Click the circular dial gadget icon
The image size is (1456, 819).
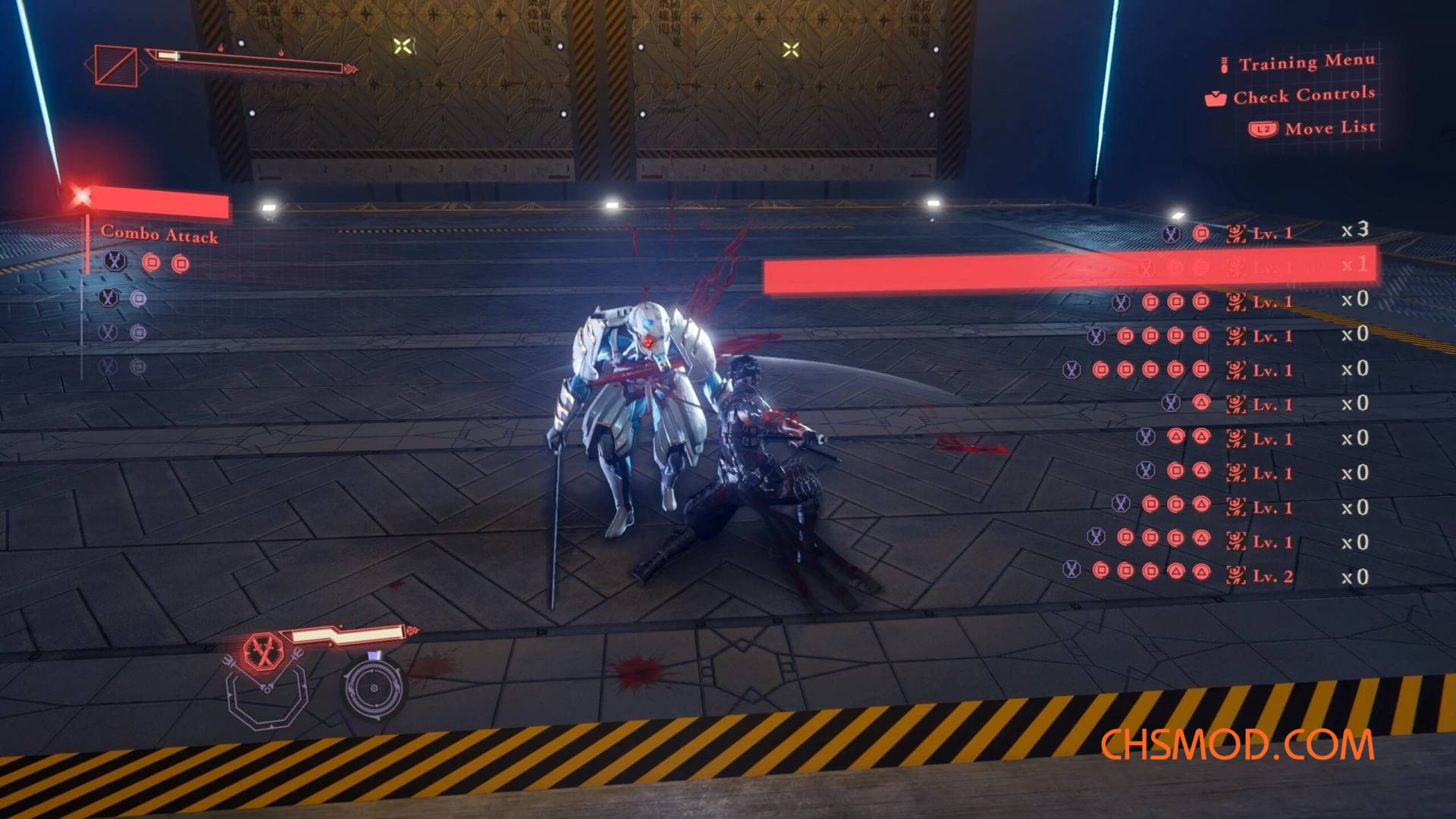(x=373, y=688)
